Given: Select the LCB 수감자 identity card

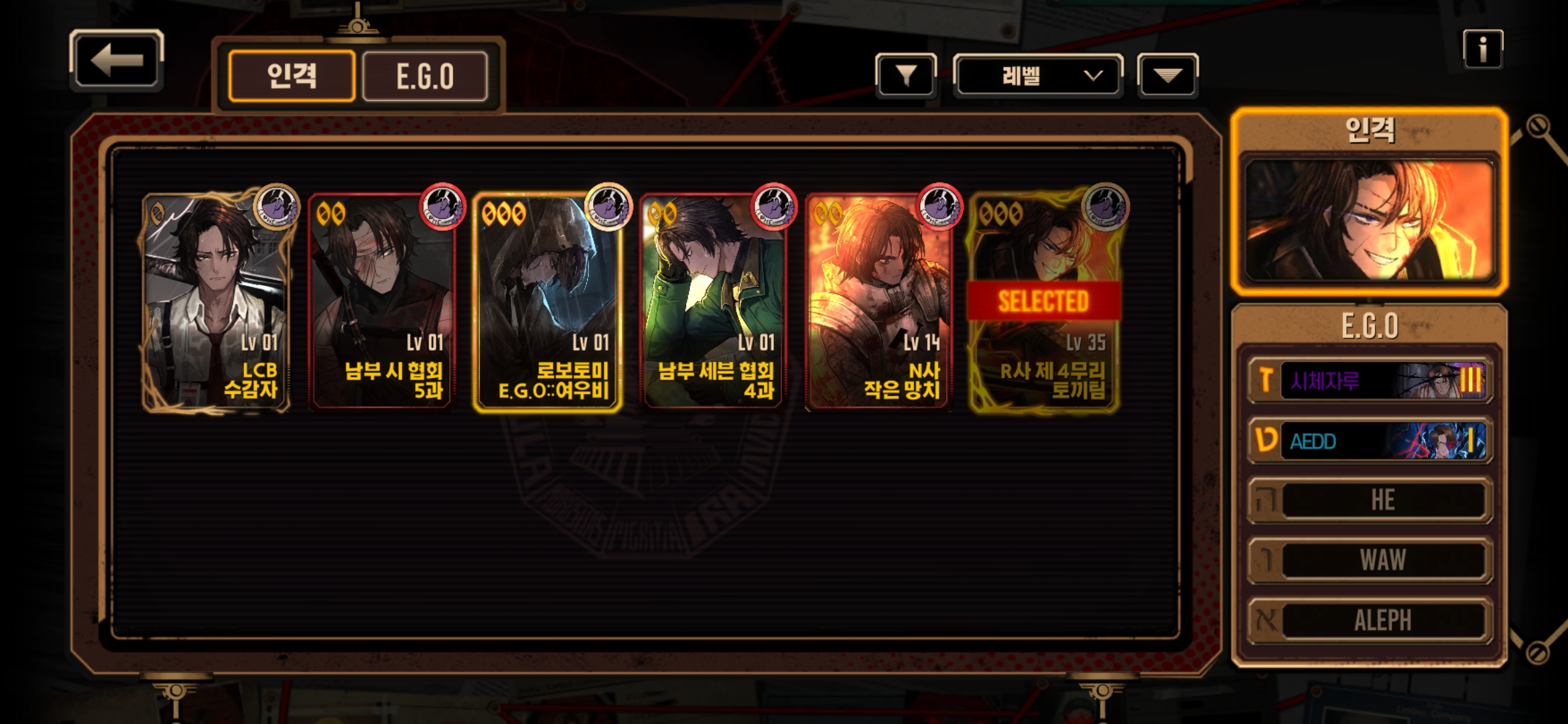Looking at the screenshot, I should 216,302.
